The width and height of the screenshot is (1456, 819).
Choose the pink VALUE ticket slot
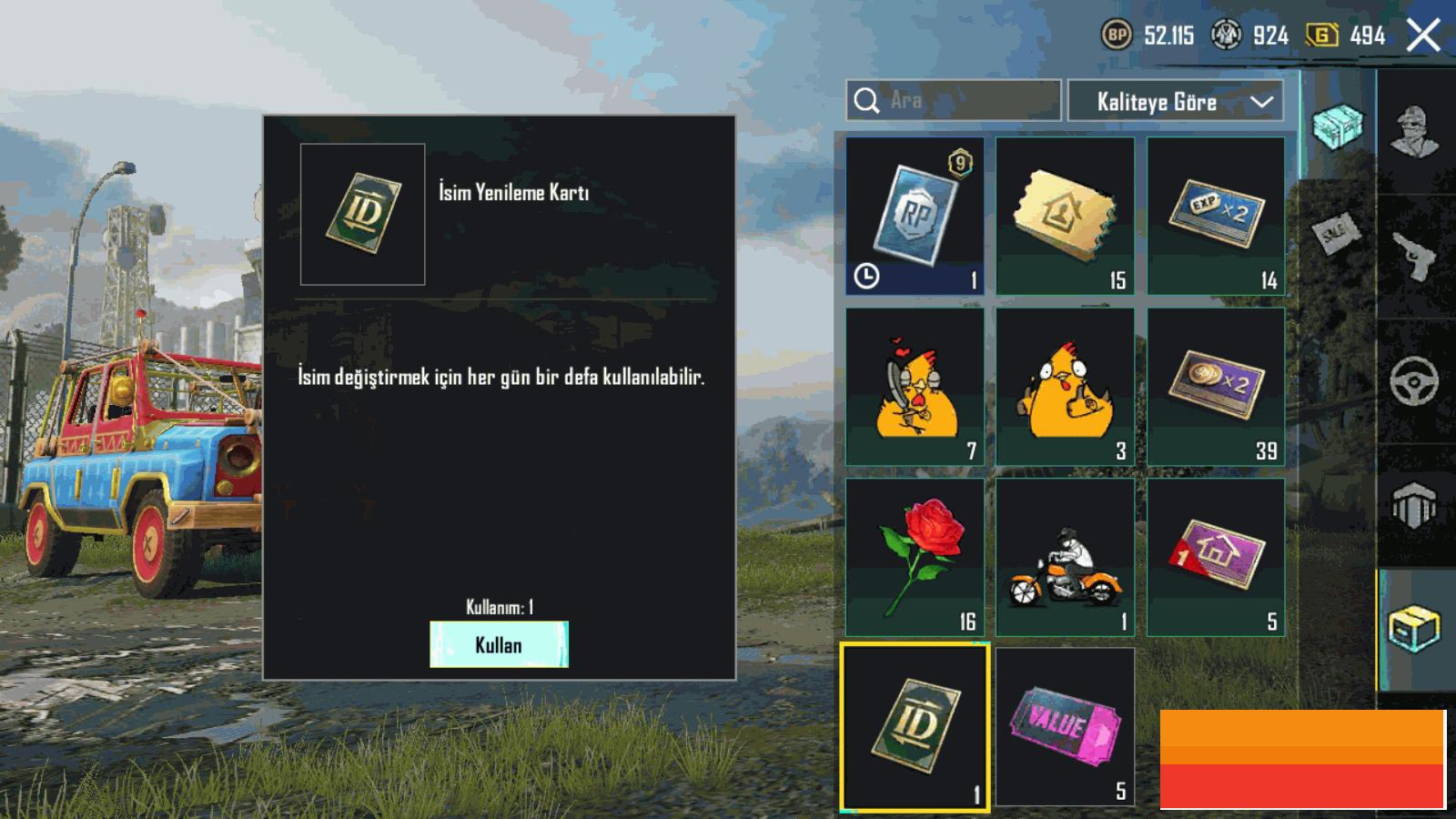tap(1065, 726)
